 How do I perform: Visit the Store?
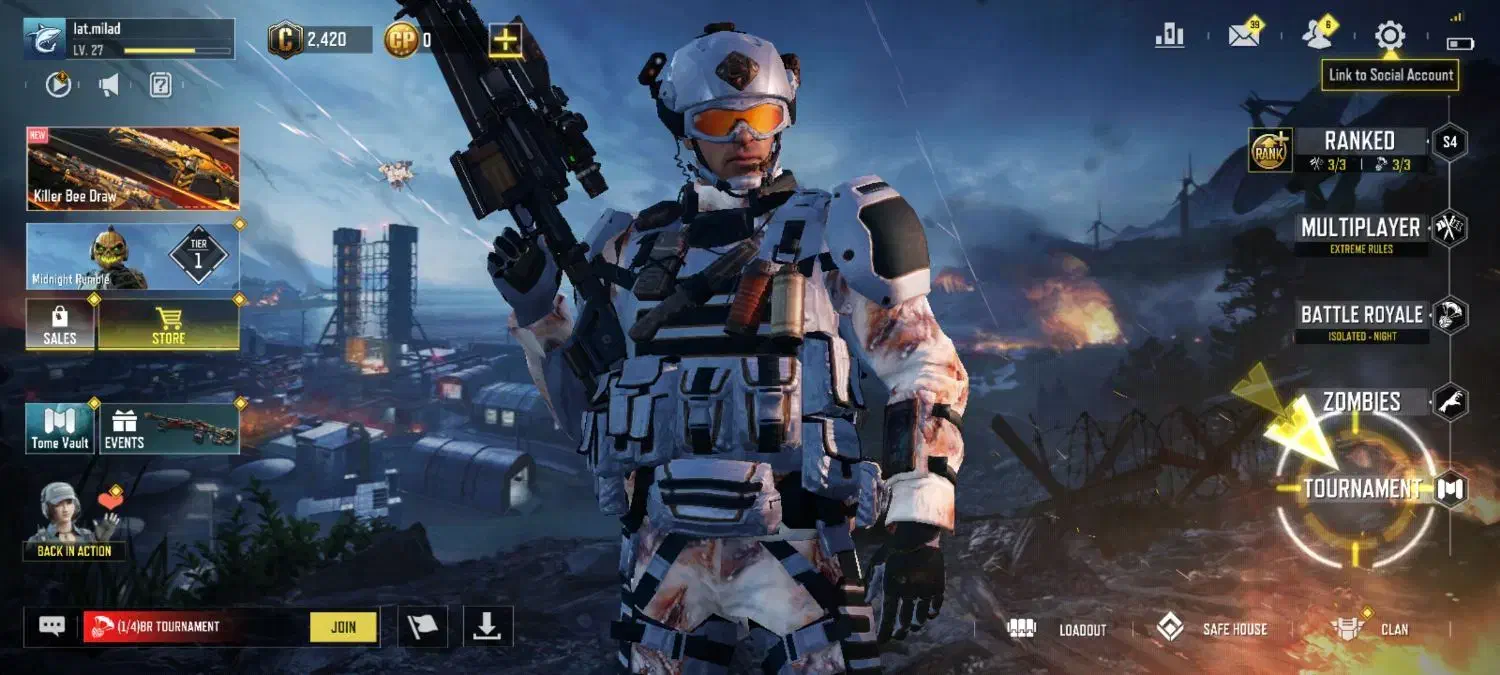(168, 324)
